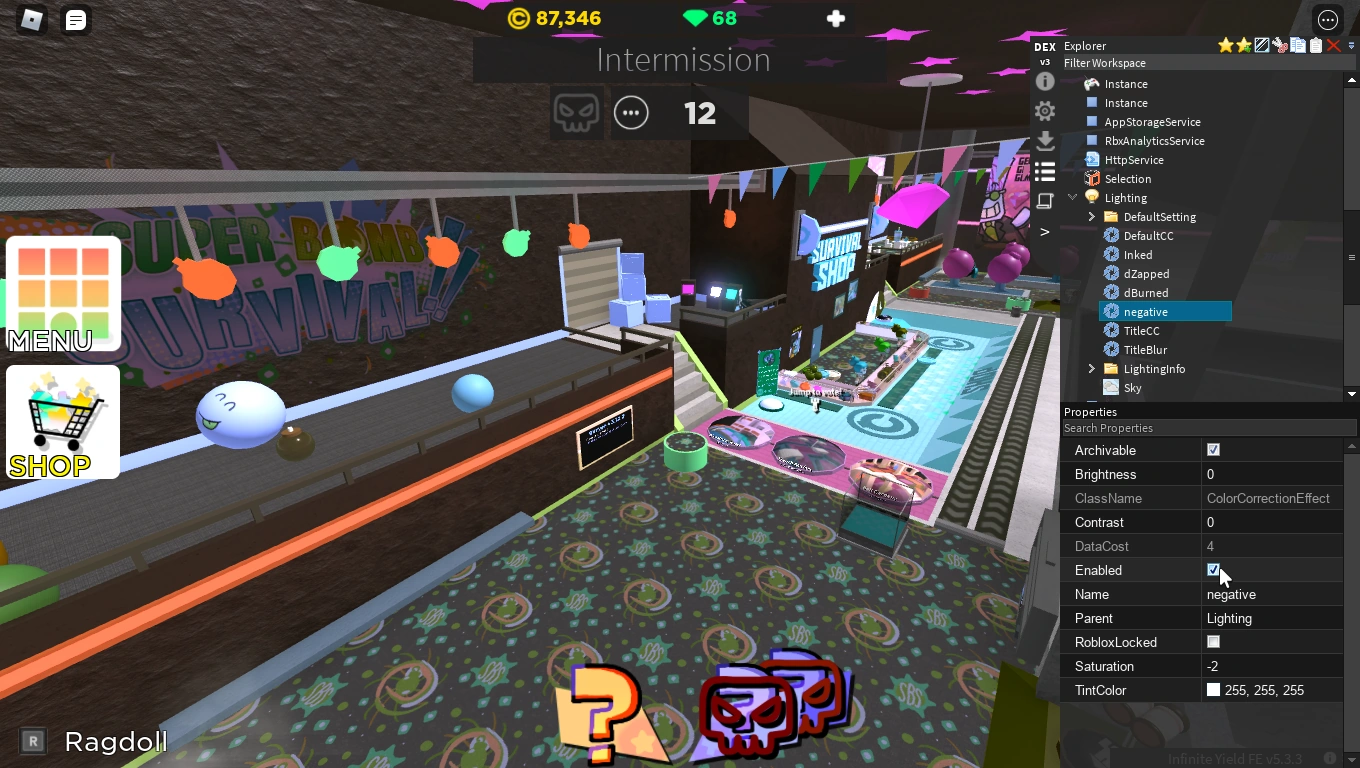Click the copy icon in the Explorer toolbar

pos(1297,45)
